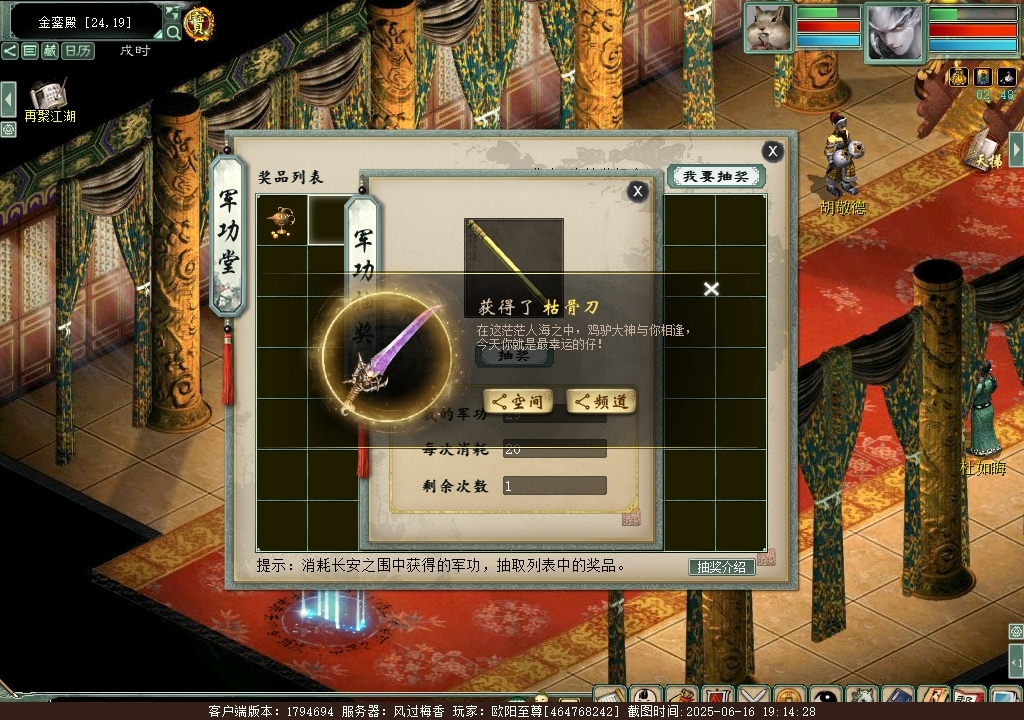1024x720 pixels.
Task: Click the 藏 button under the location bar
Action: pos(50,51)
